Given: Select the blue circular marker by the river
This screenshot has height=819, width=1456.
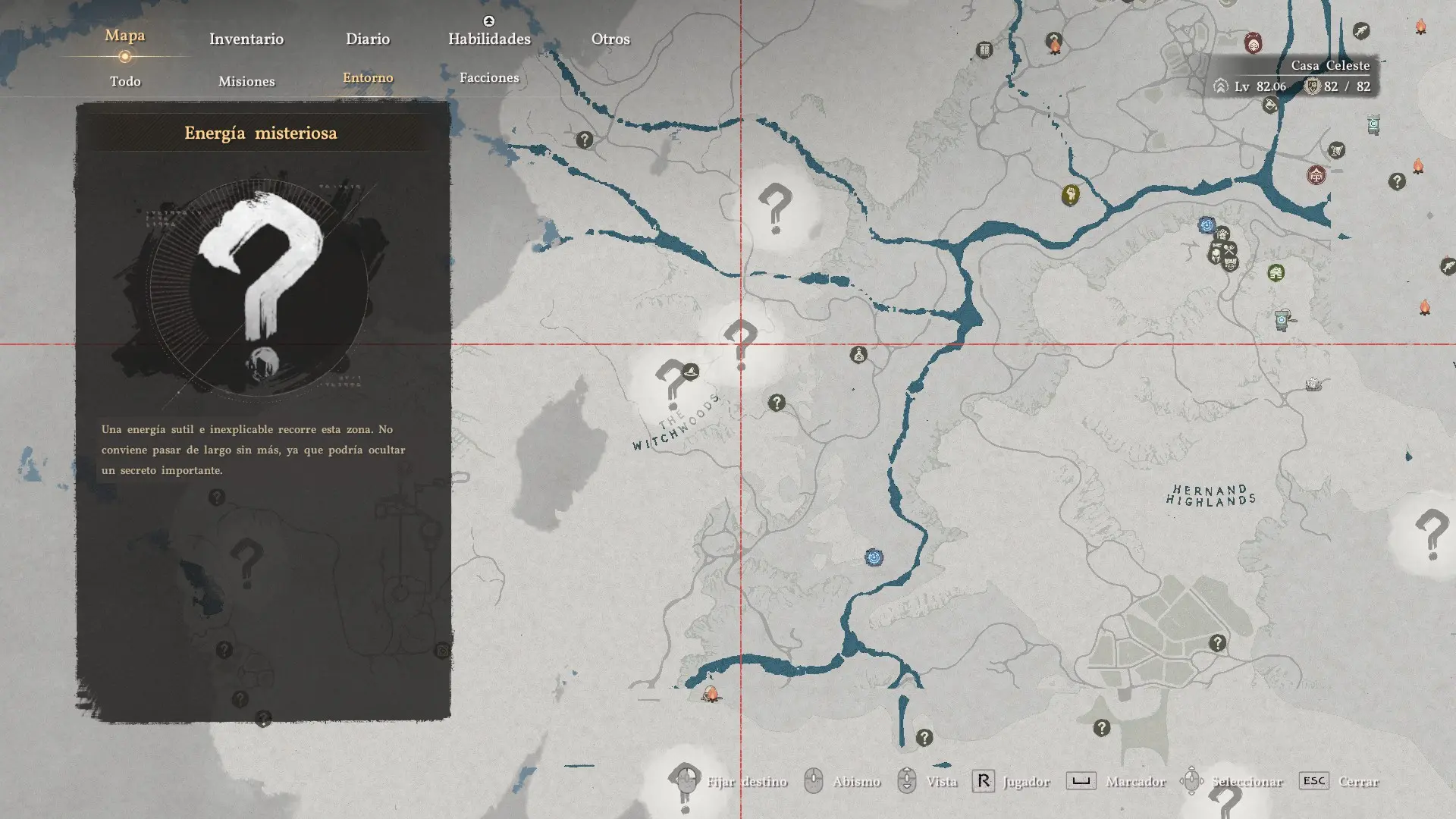Looking at the screenshot, I should coord(874,558).
